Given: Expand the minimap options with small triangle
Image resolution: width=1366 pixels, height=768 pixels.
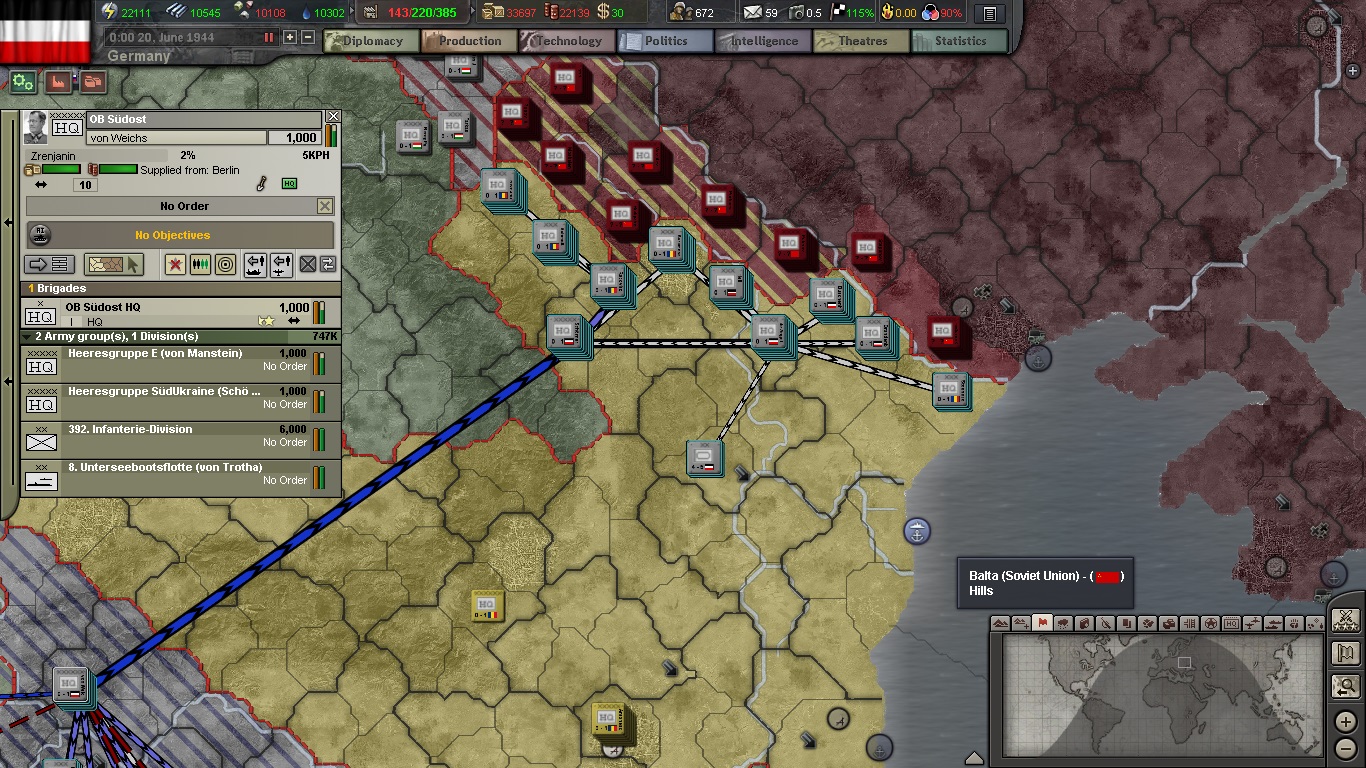Looking at the screenshot, I should 975,757.
